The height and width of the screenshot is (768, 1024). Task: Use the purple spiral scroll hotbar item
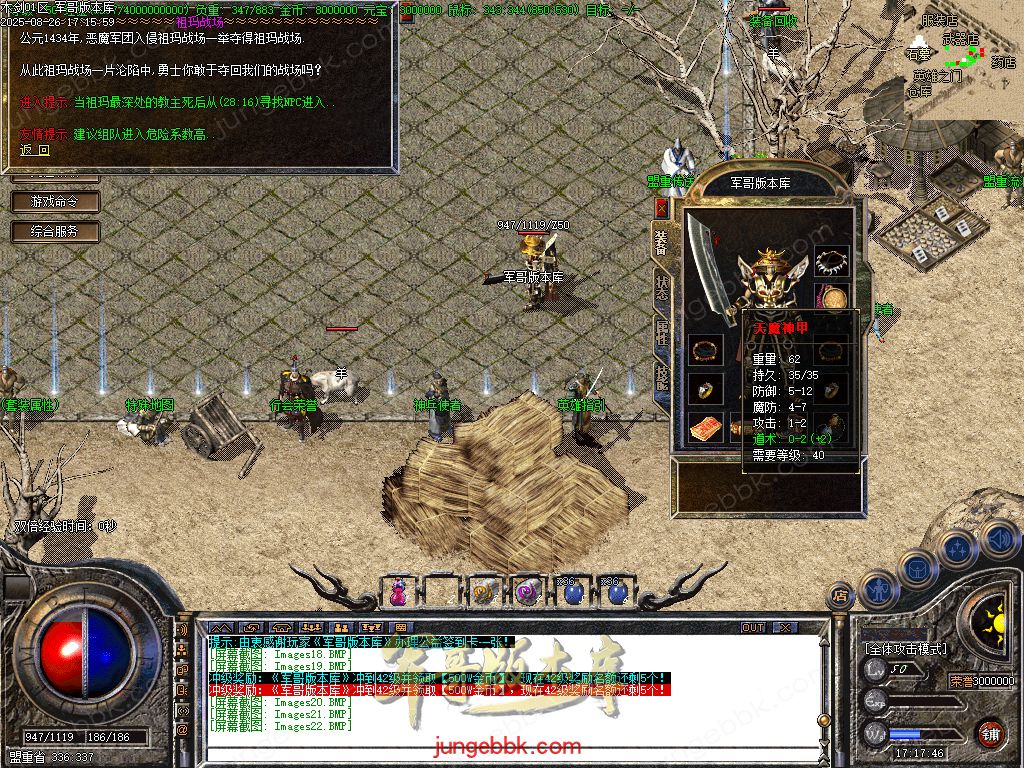(x=526, y=592)
